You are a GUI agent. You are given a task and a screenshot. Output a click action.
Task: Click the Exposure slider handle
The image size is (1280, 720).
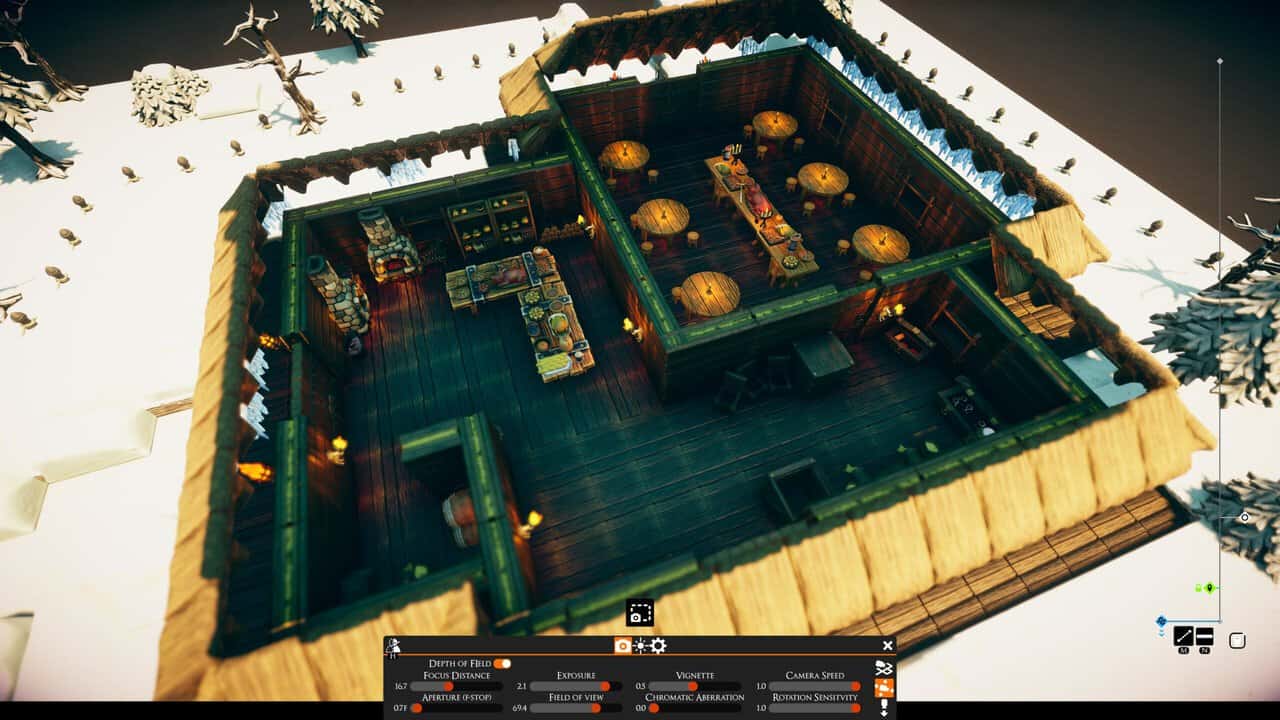click(604, 685)
